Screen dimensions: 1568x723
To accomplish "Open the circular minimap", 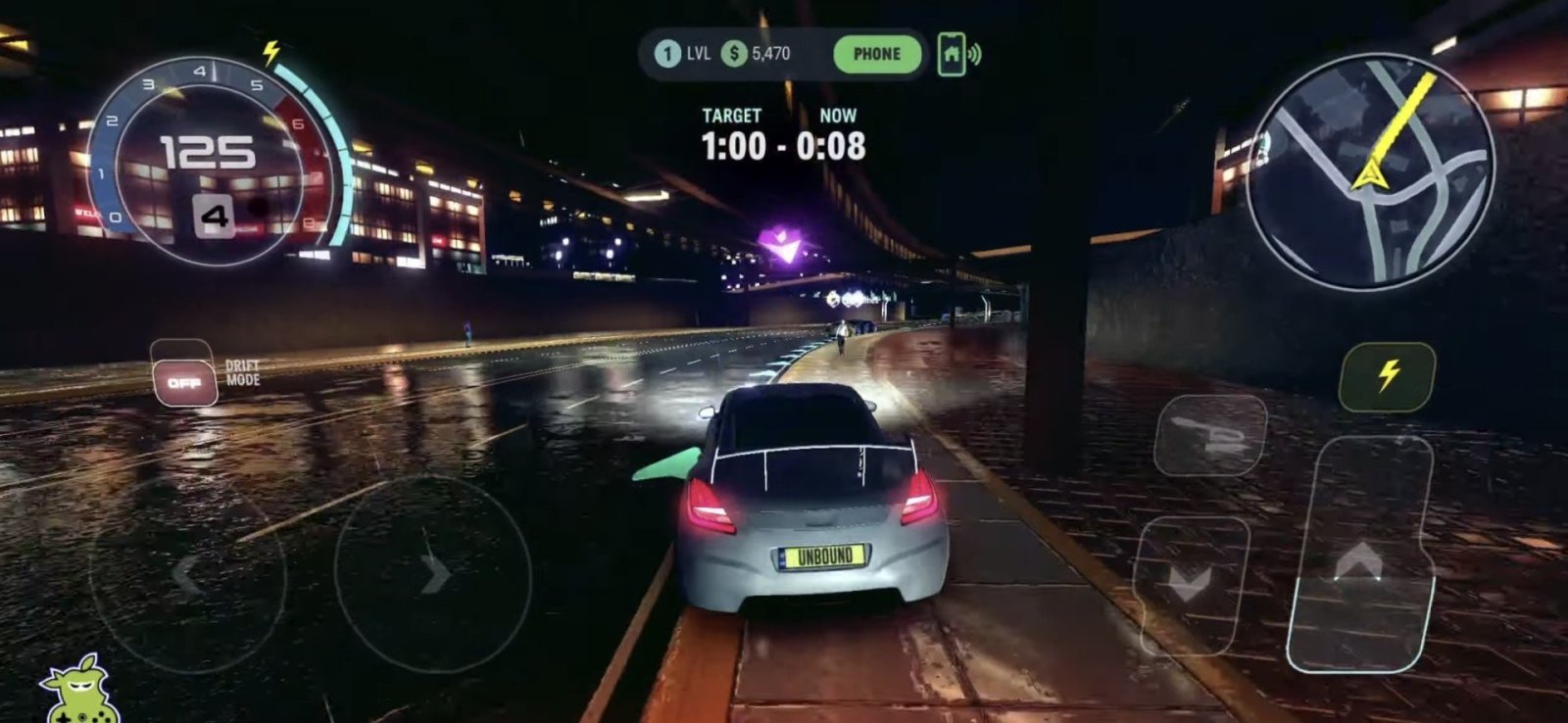I will (x=1371, y=171).
